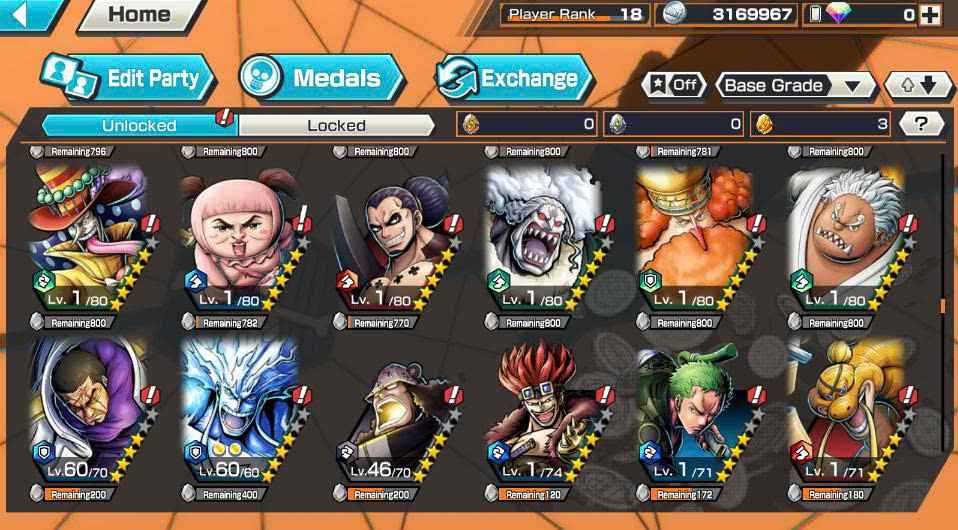Screen dimensions: 958x530
Task: Pick the Lv. 46 character card
Action: (x=390, y=410)
